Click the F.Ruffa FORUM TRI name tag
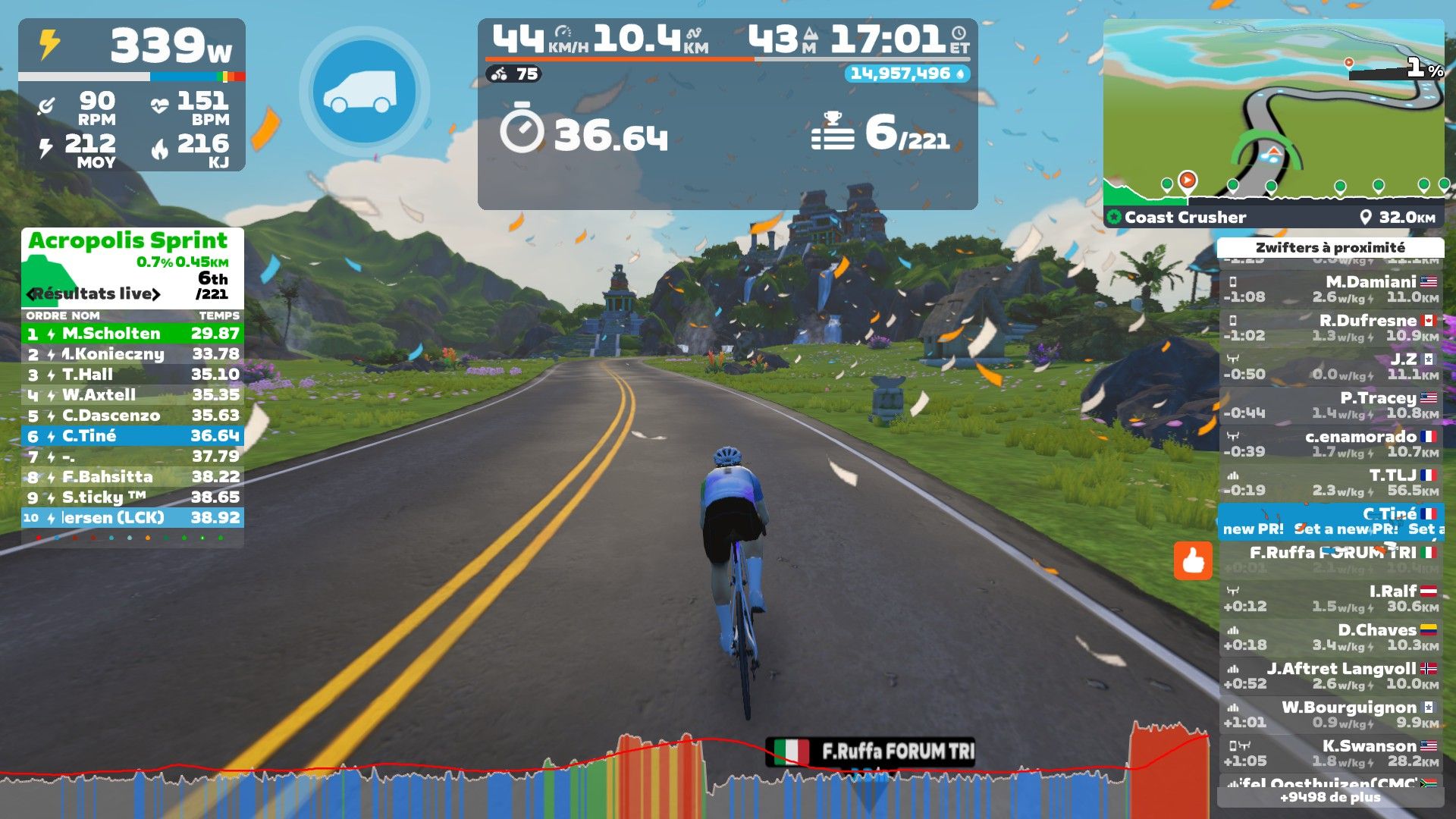Image resolution: width=1456 pixels, height=819 pixels. pos(870,752)
